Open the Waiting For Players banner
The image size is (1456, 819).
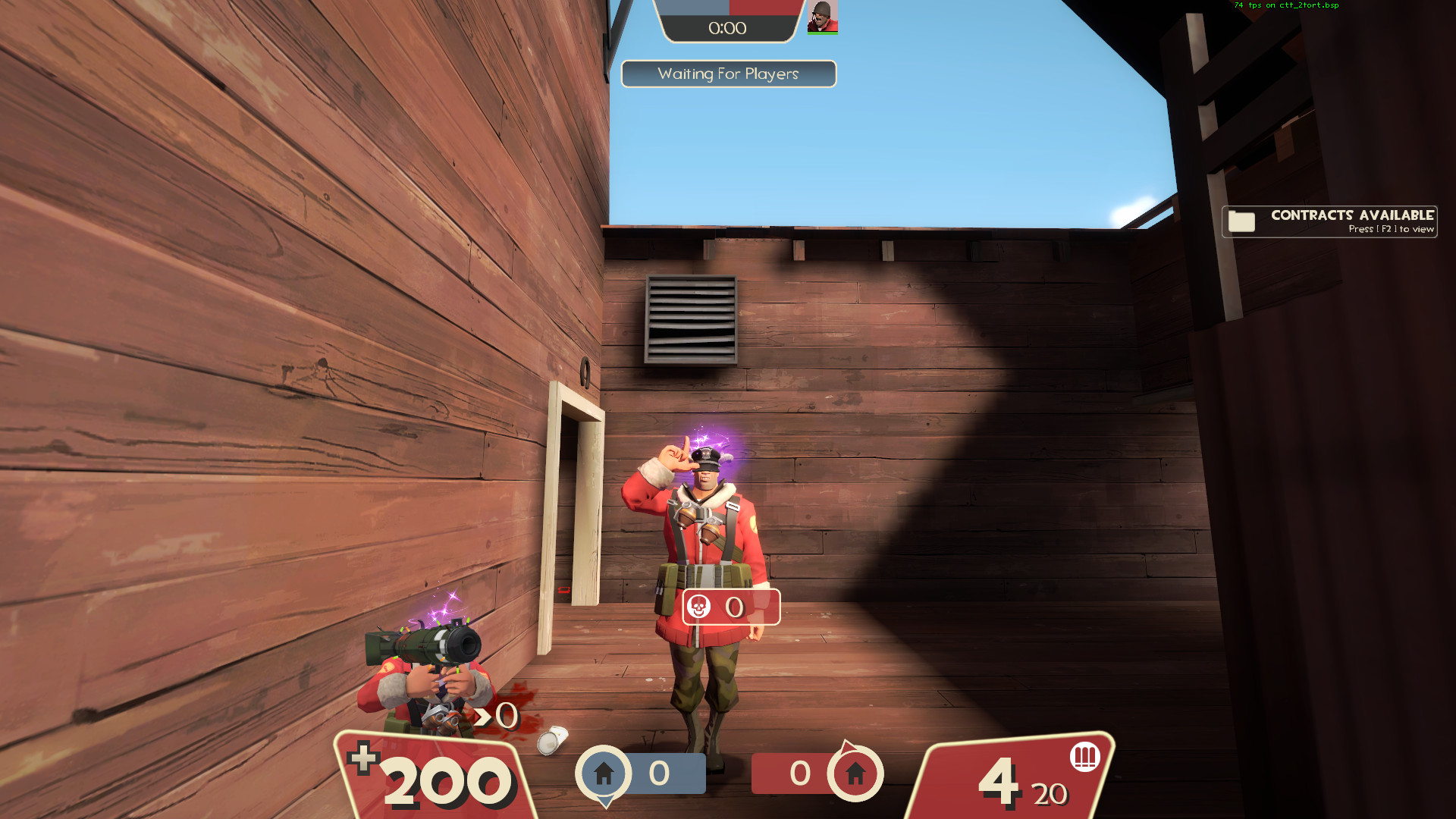coord(728,74)
